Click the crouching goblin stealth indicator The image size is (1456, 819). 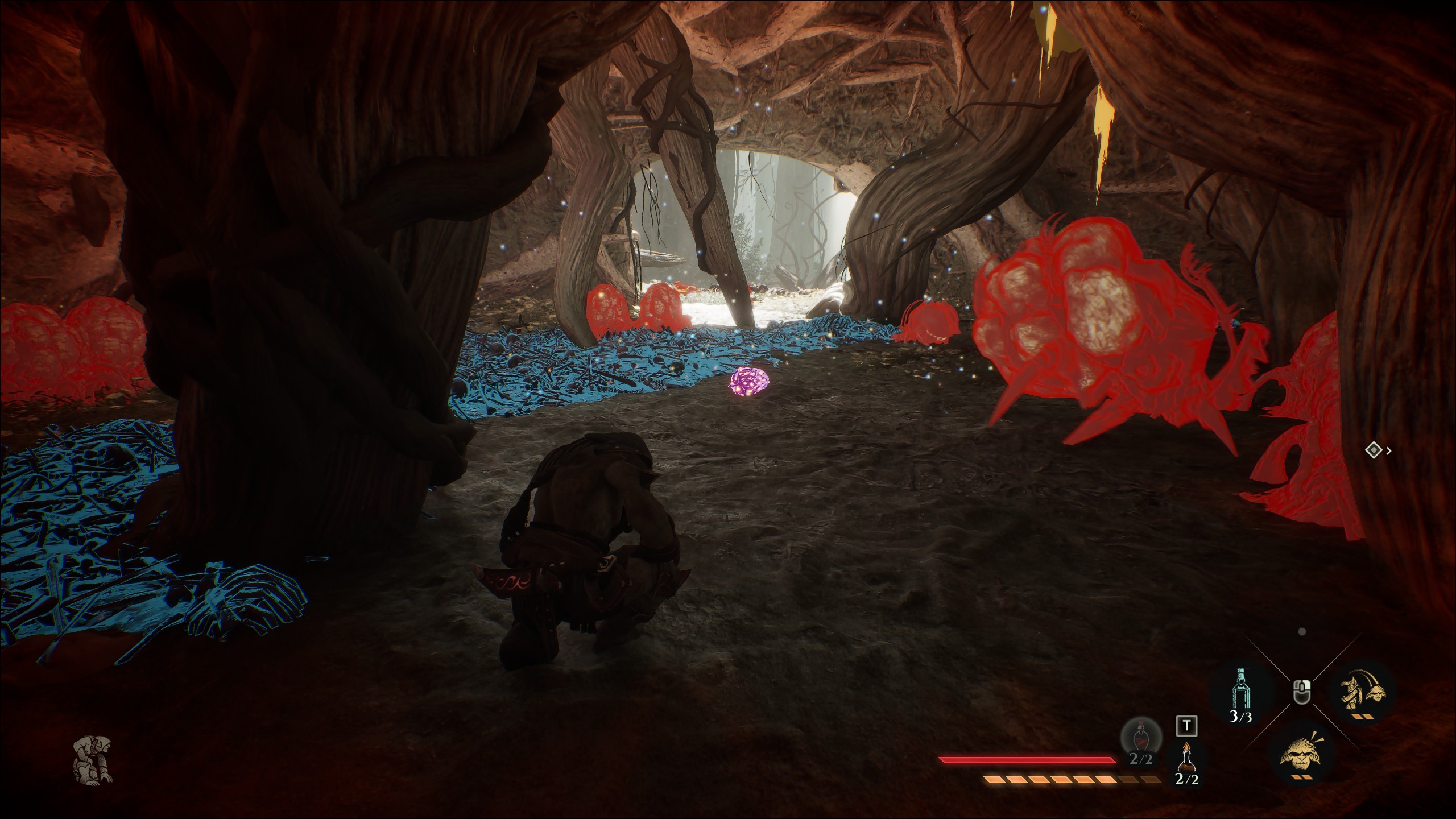click(x=93, y=760)
